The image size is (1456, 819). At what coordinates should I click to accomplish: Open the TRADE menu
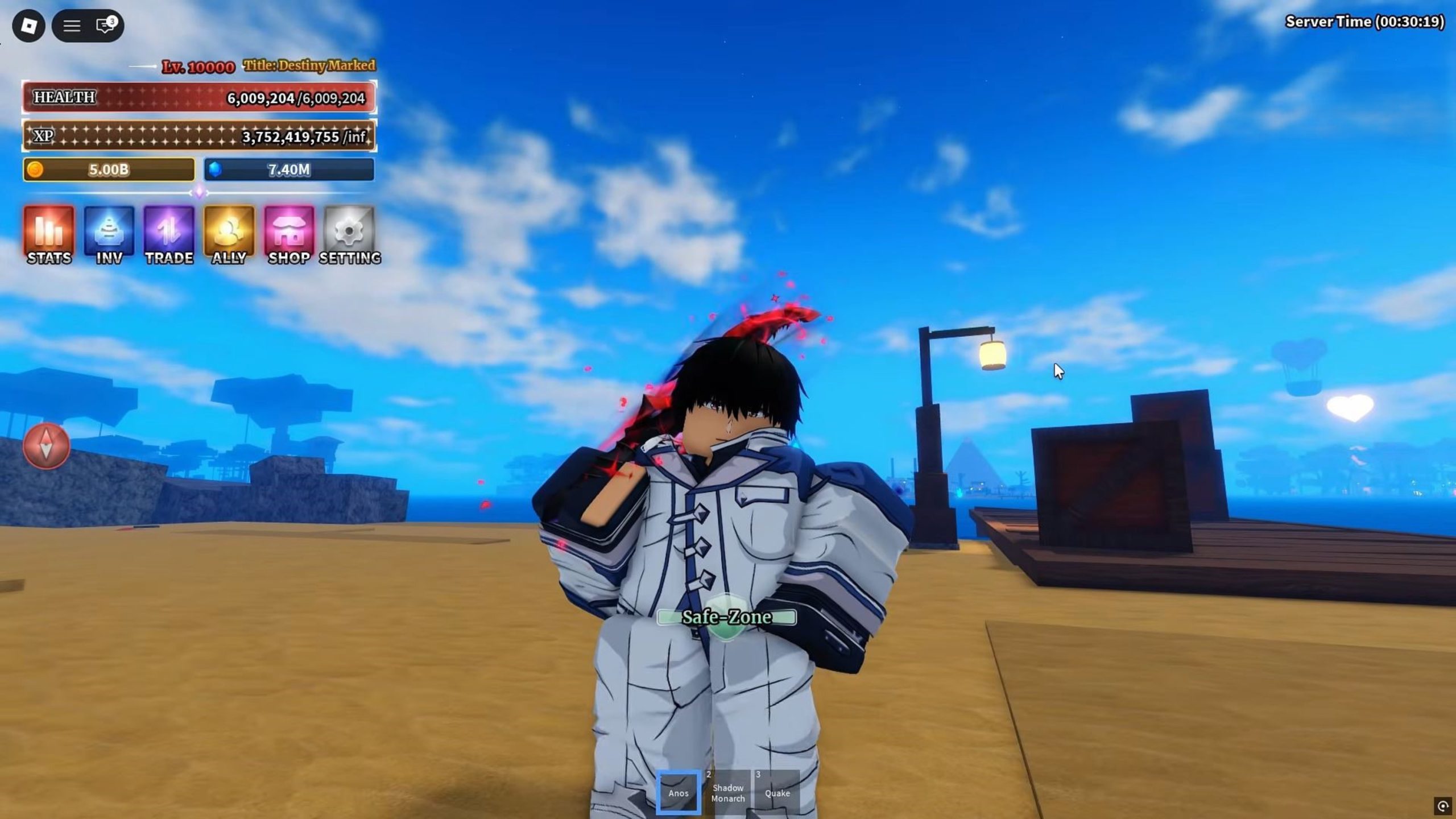click(169, 234)
